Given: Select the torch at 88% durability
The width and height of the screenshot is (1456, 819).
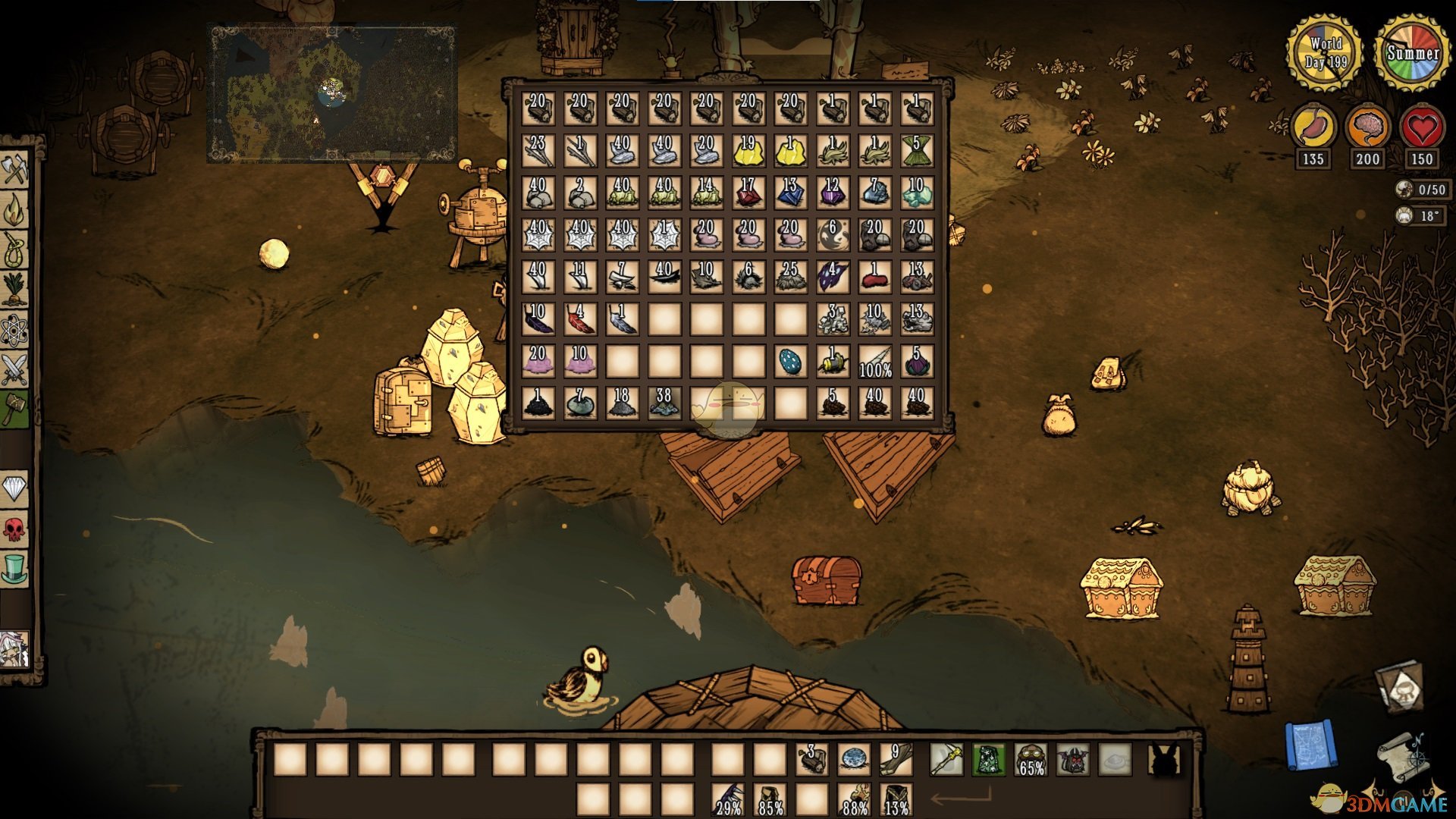Looking at the screenshot, I should [x=854, y=799].
